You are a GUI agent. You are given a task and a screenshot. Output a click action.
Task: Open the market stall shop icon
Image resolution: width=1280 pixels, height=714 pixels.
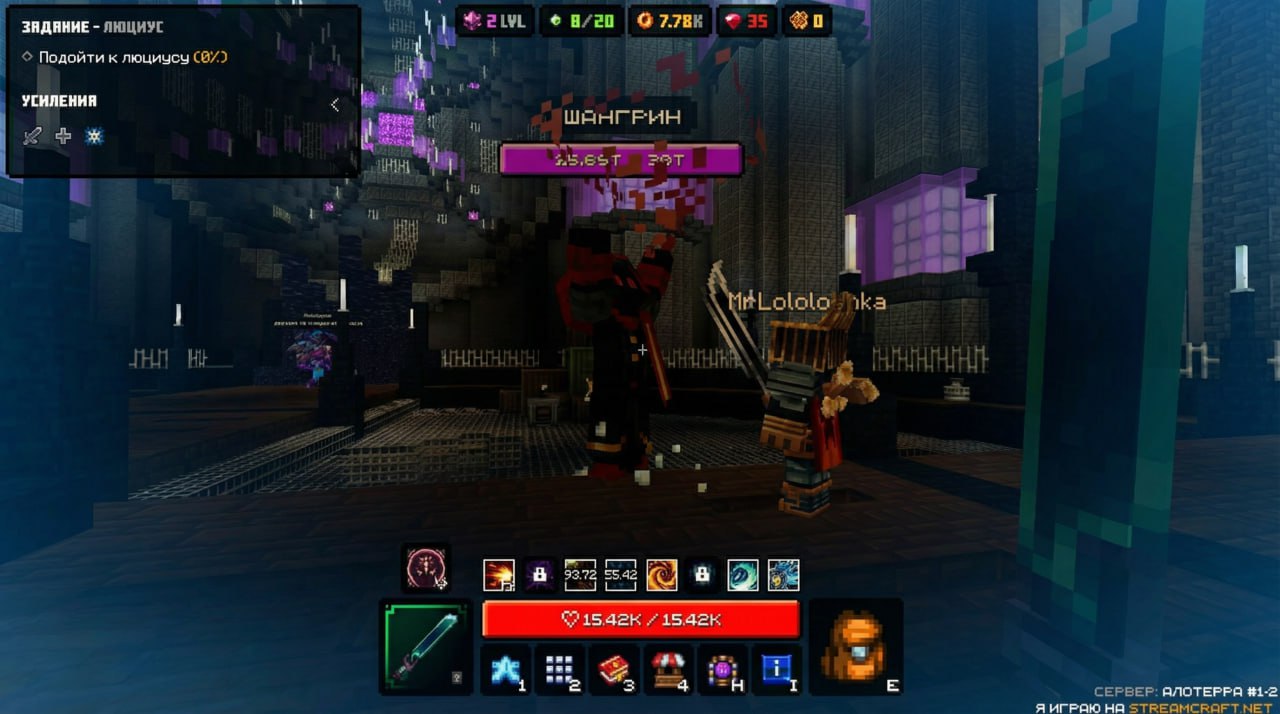[x=671, y=669]
